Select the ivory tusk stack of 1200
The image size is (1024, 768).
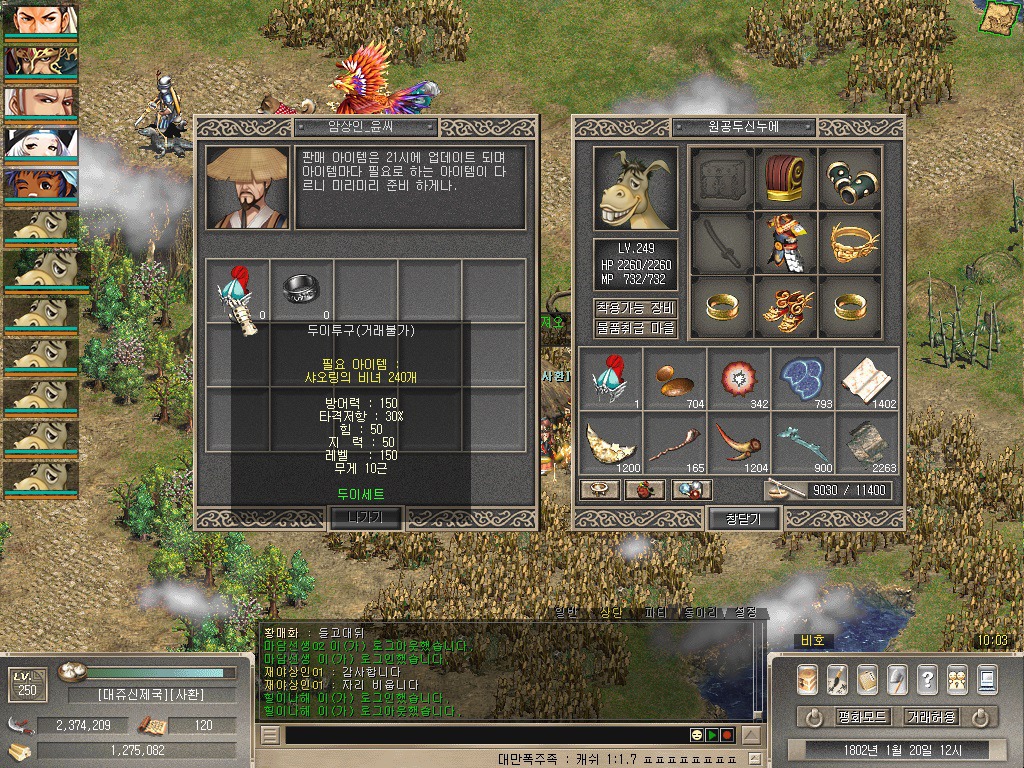click(610, 441)
